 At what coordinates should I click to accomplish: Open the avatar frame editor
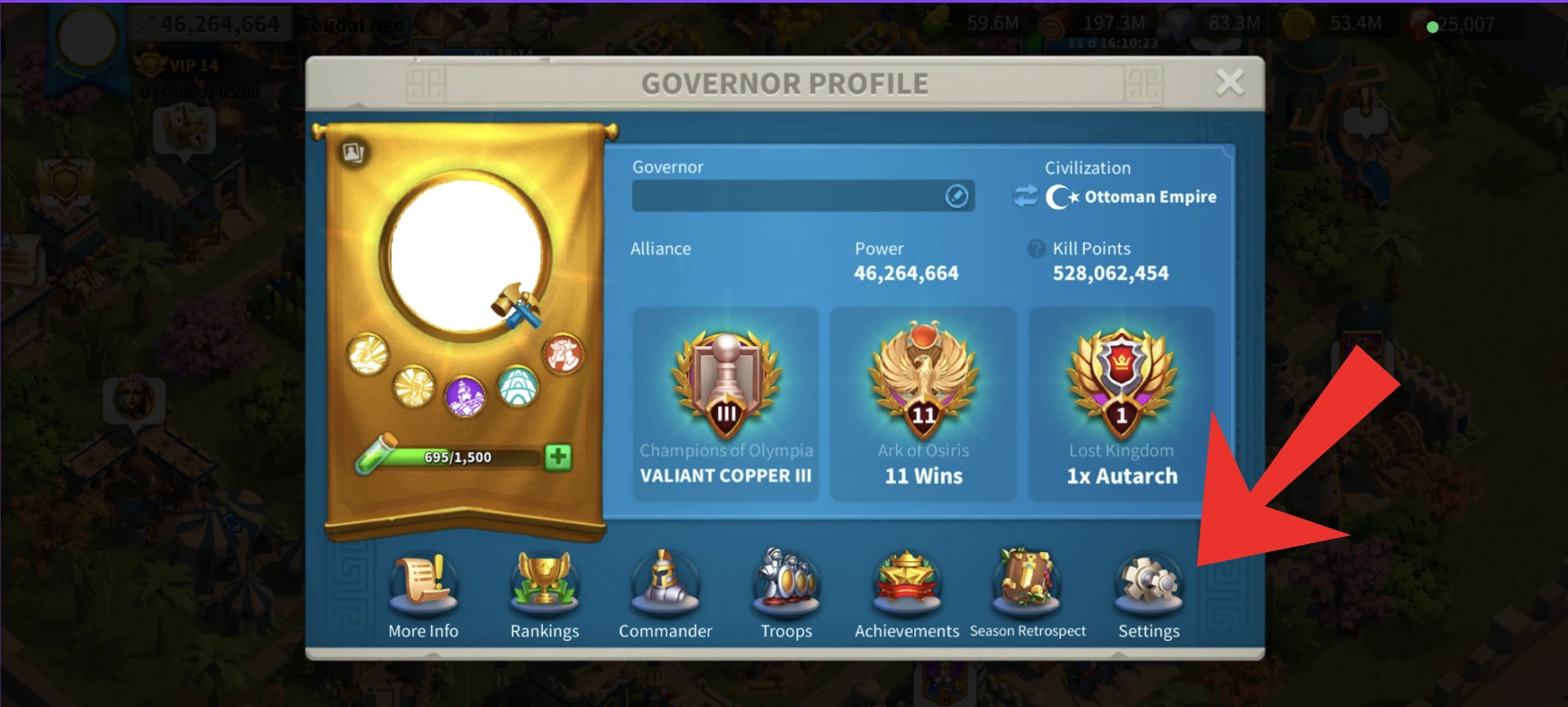[x=352, y=152]
